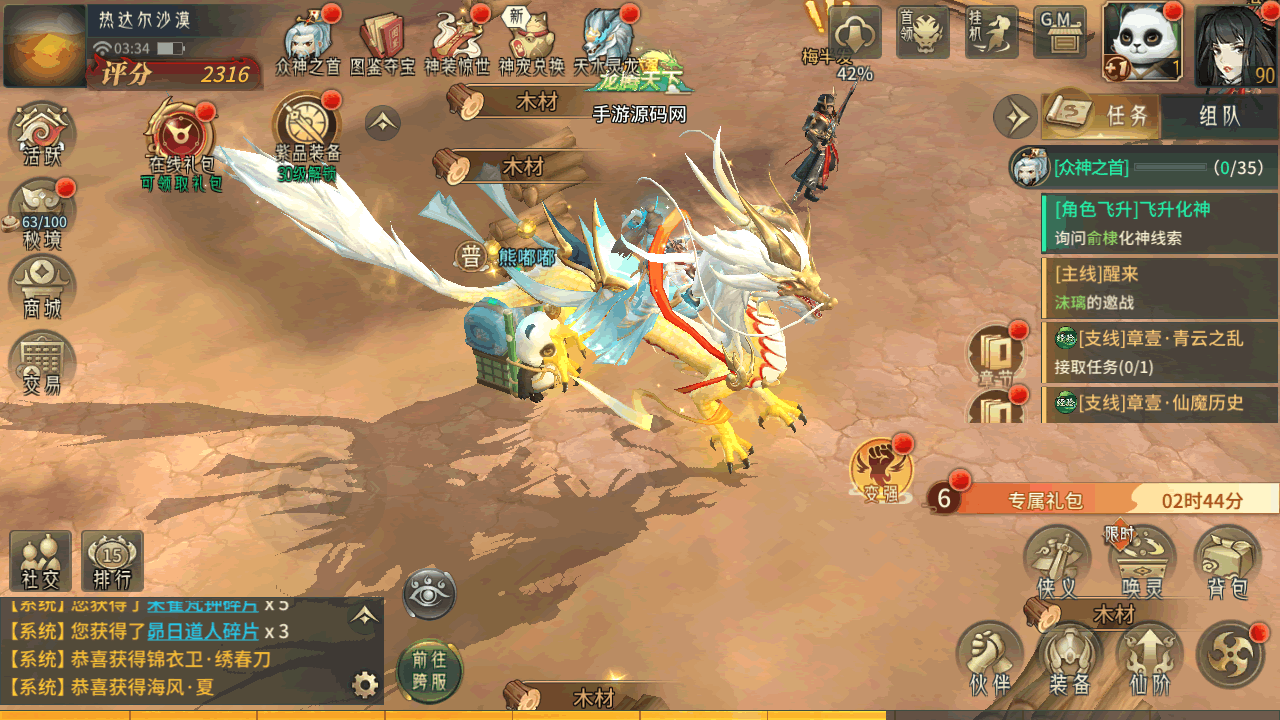Screen dimensions: 1280x720
Task: Open chat settings gear icon
Action: click(365, 684)
